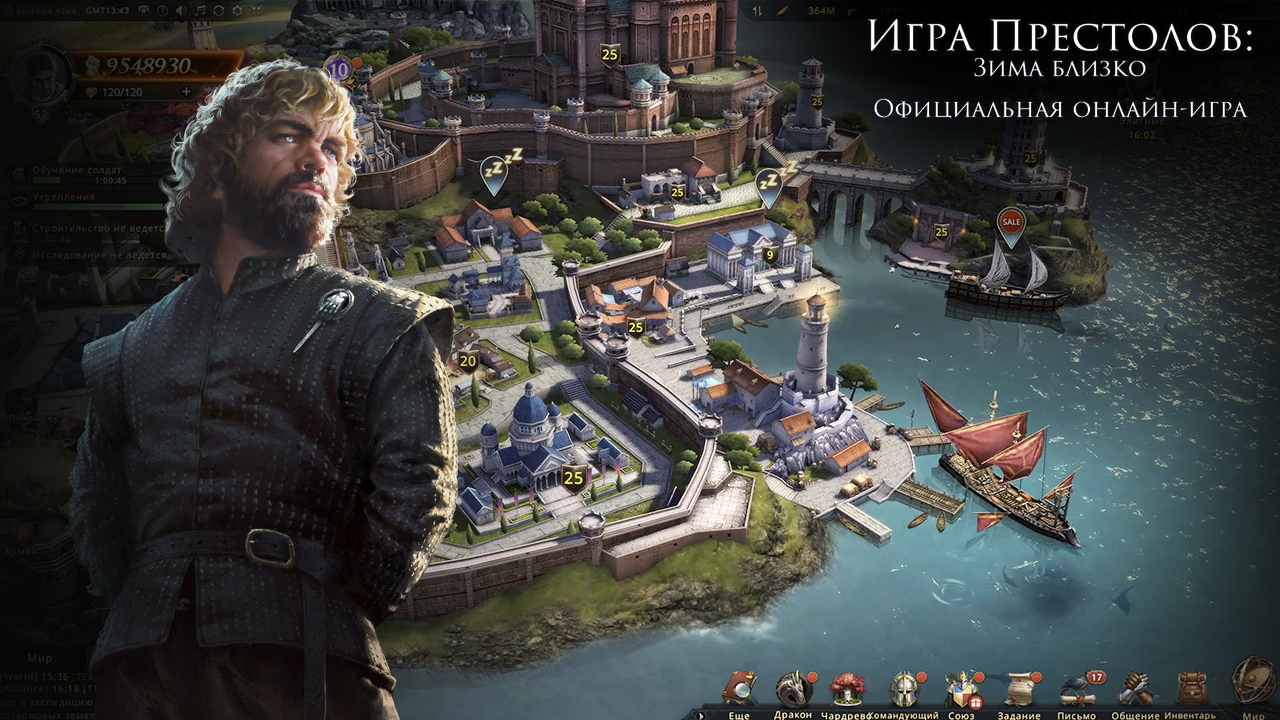Switch to the Мир world map globe
The image size is (1280, 720).
pyautogui.click(x=1253, y=679)
